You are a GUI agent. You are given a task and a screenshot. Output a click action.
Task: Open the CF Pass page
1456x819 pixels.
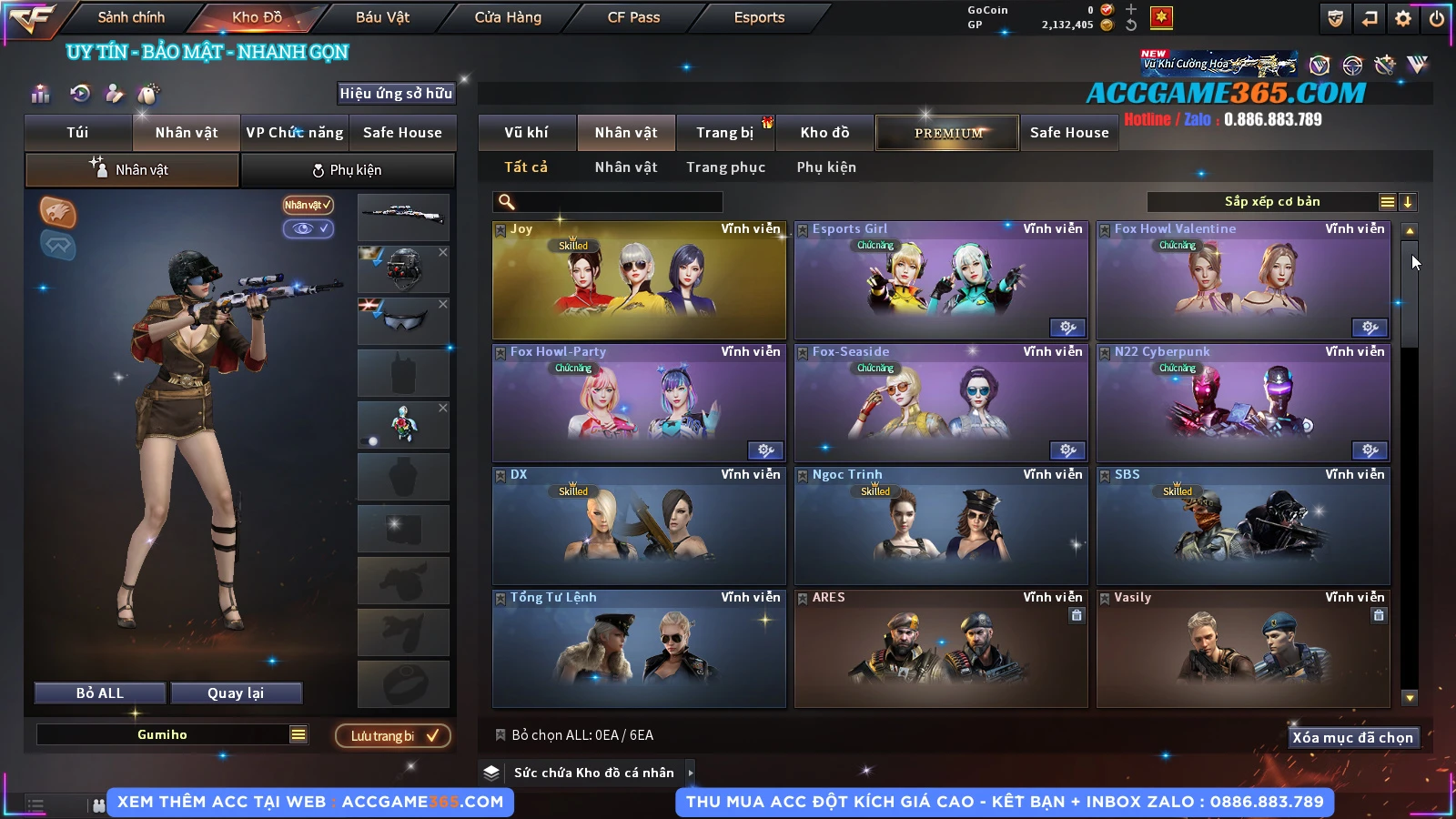click(633, 17)
